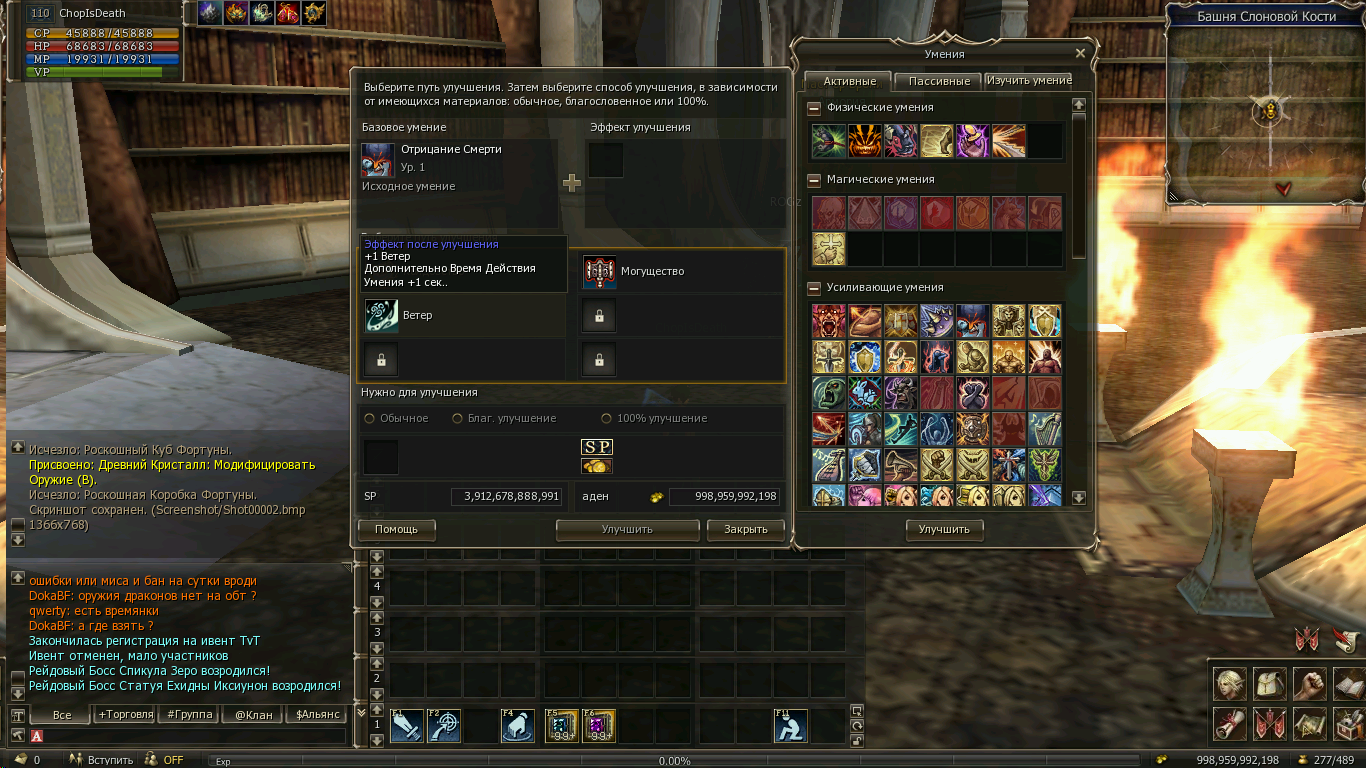The image size is (1366, 768).
Task: Collapse the Магические умения section
Action: click(x=814, y=180)
